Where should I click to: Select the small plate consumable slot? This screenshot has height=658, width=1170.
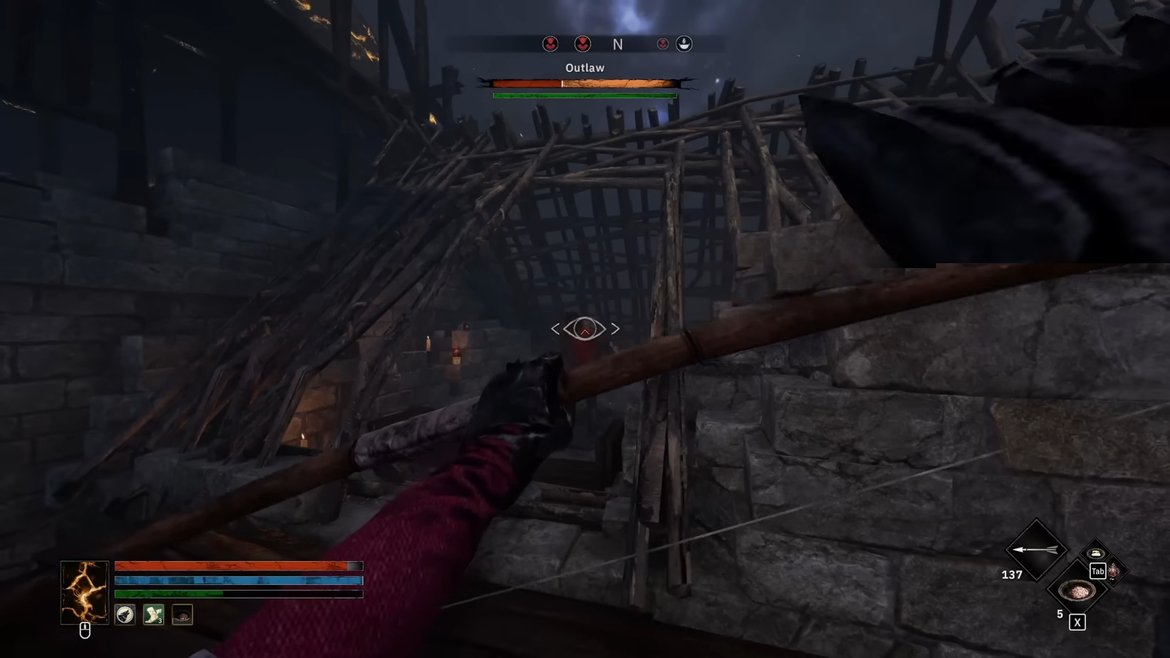[1094, 553]
